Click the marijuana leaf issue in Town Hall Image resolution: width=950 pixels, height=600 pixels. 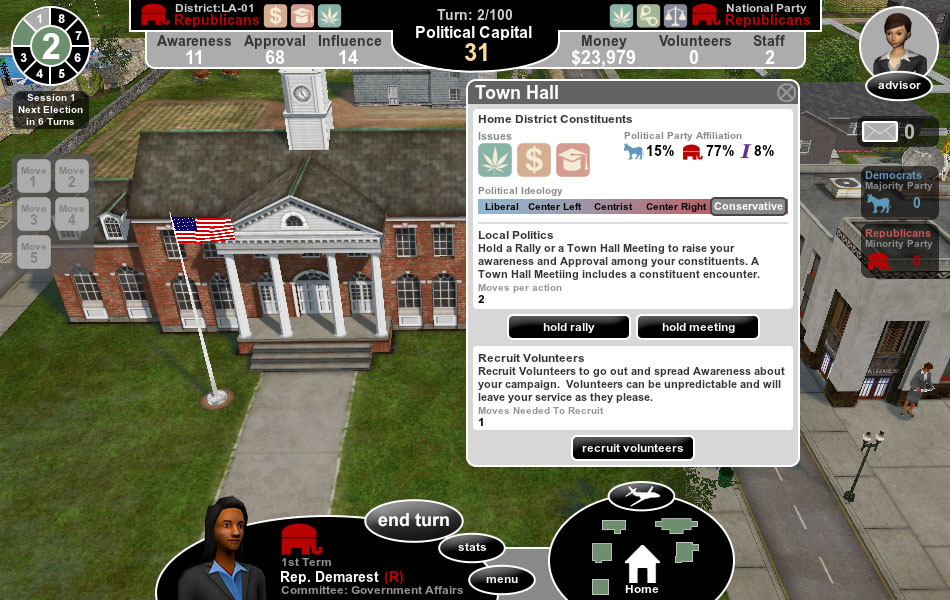495,160
